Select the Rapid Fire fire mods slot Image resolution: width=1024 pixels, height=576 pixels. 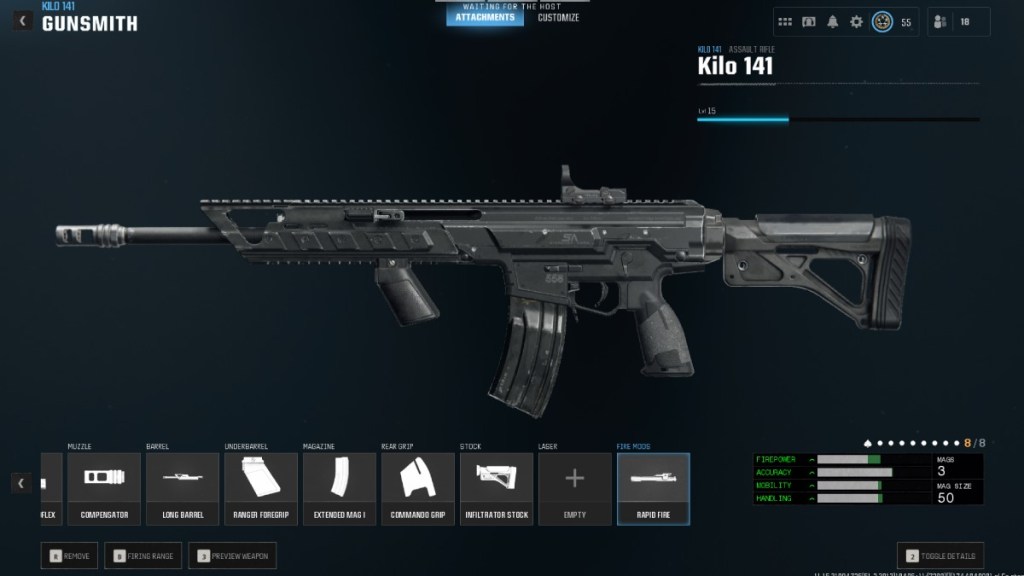(653, 489)
